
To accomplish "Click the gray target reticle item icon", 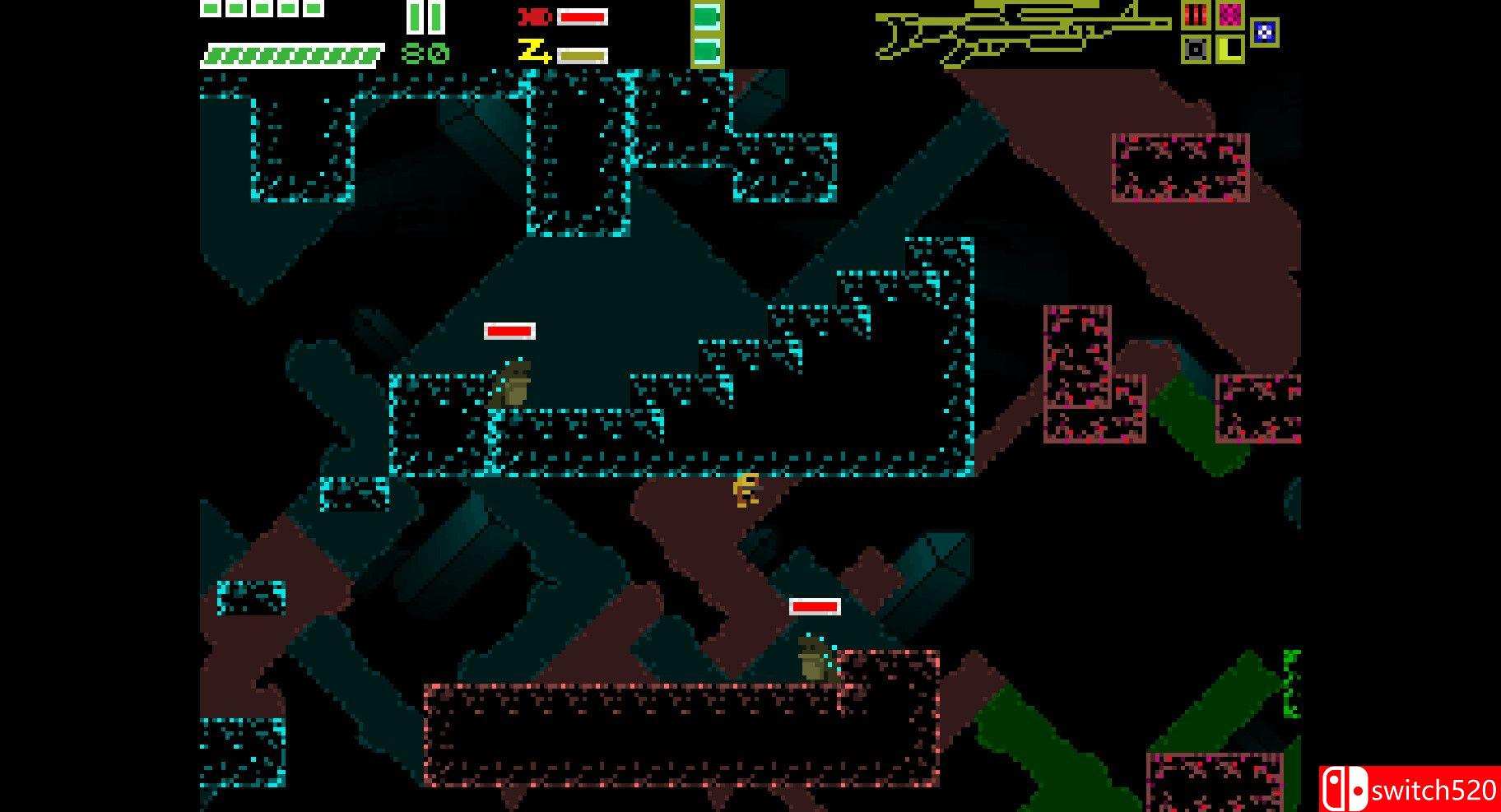I will coord(1196,49).
